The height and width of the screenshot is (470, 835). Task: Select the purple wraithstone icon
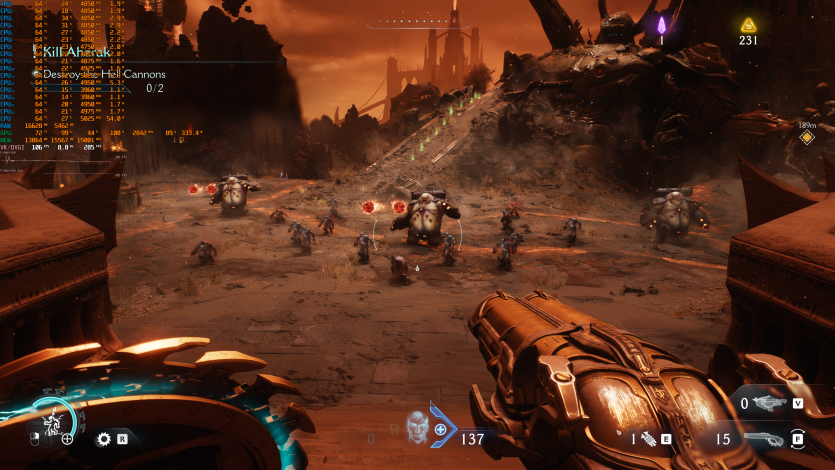[x=660, y=23]
